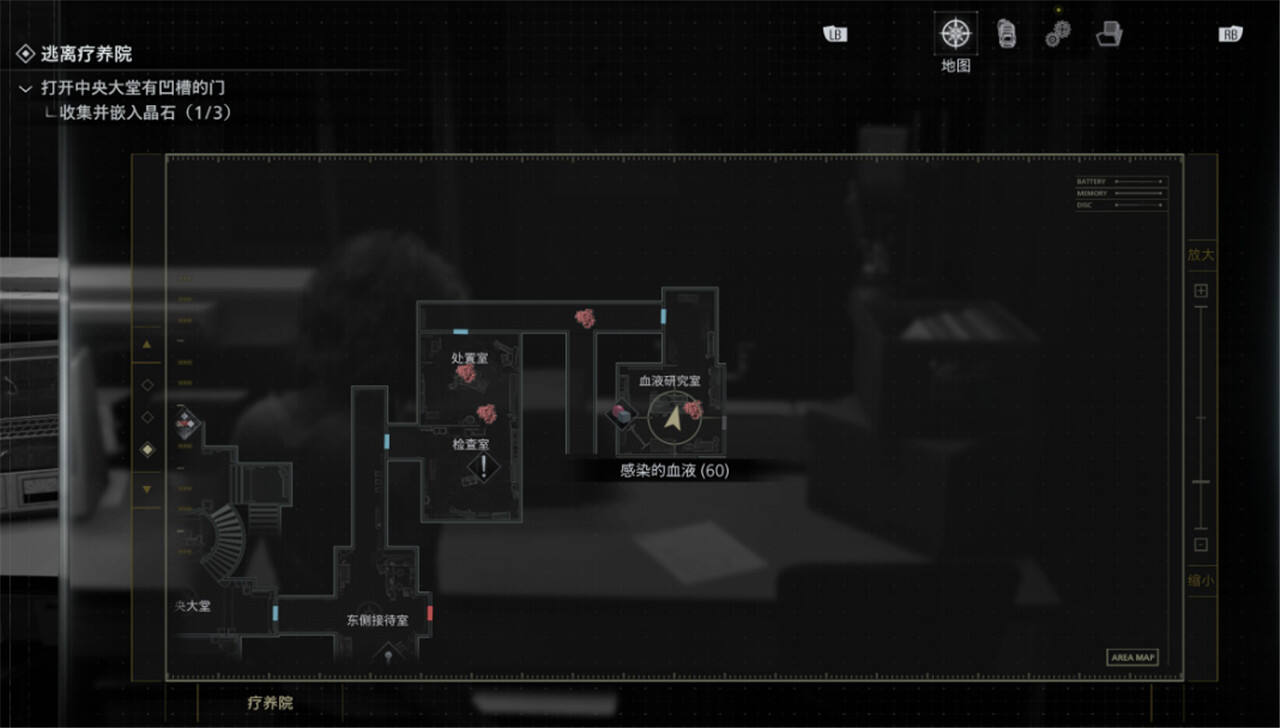Select the diamond item marker left of 血液研究室
Screen dimensions: 1280x728
tap(622, 413)
